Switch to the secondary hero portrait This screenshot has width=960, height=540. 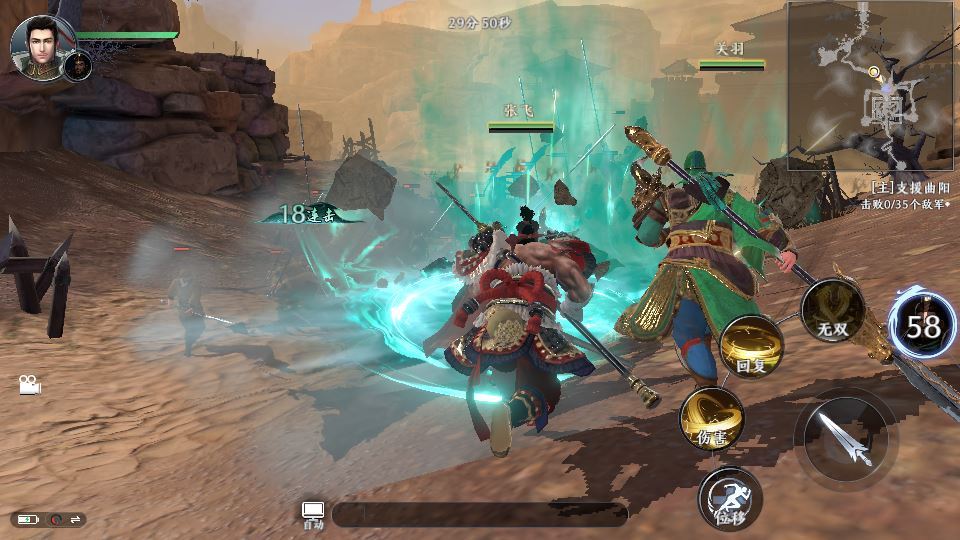click(x=78, y=66)
